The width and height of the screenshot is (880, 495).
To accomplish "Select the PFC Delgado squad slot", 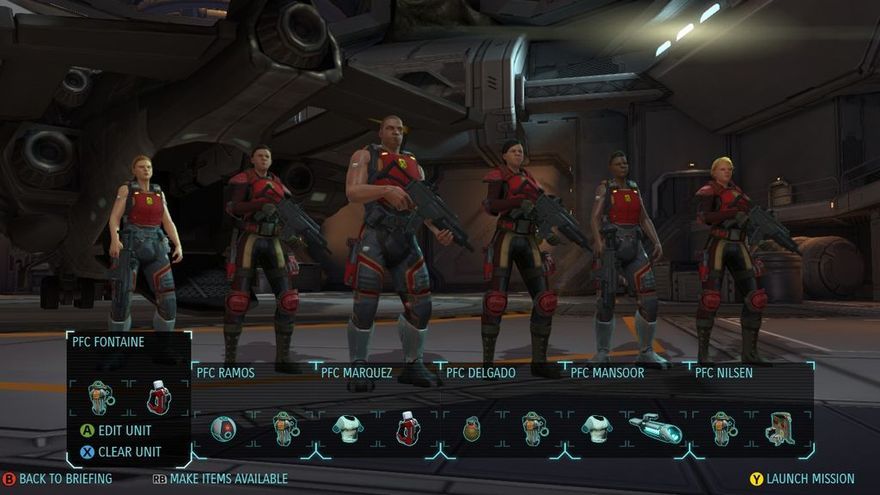I will [x=481, y=373].
